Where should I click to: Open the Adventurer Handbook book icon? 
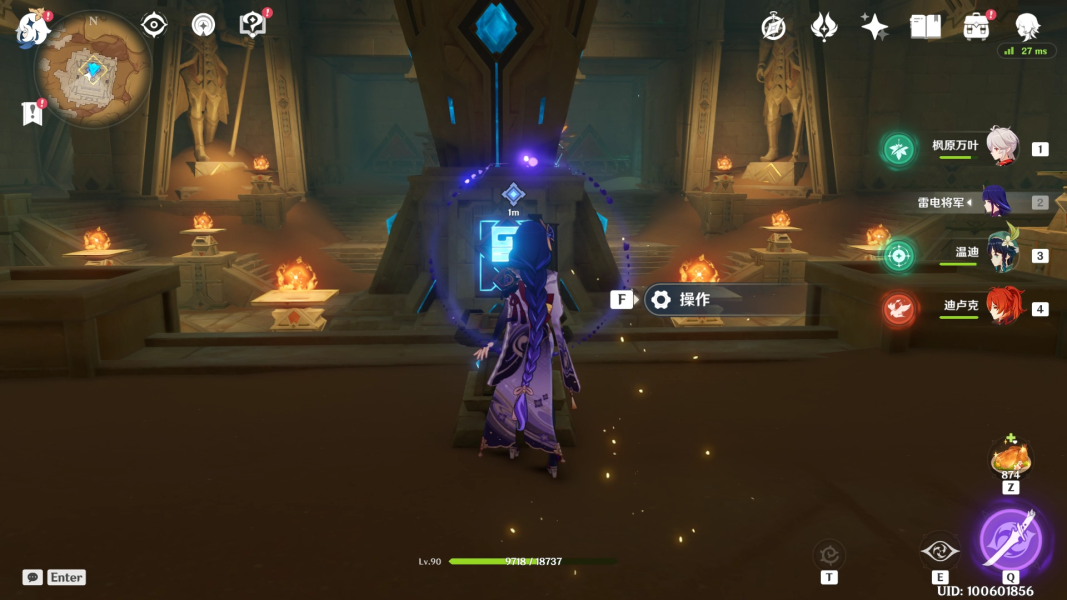(925, 27)
